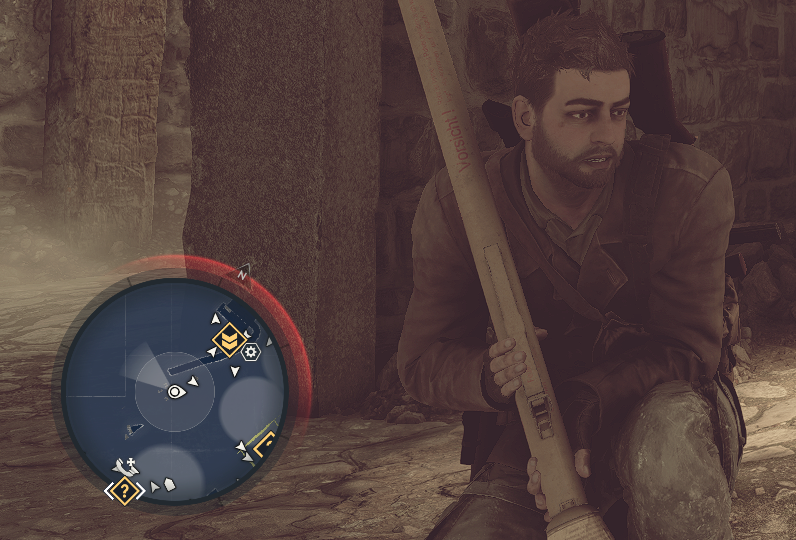Viewport: 796px width, 540px height.
Task: Click the yellow square marker at minimap edge
Action: coord(266,447)
